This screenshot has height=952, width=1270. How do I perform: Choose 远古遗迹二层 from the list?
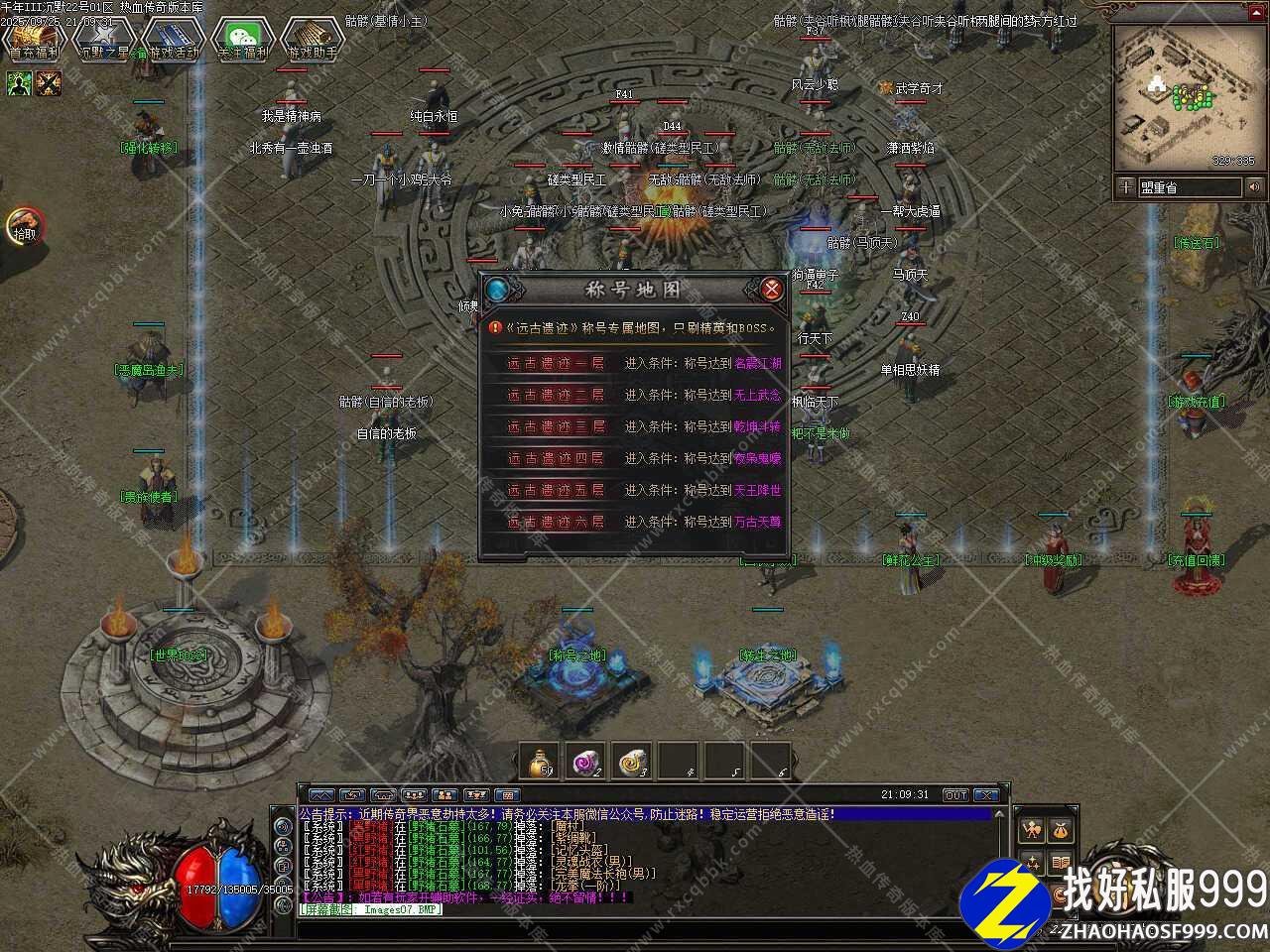pyautogui.click(x=556, y=396)
